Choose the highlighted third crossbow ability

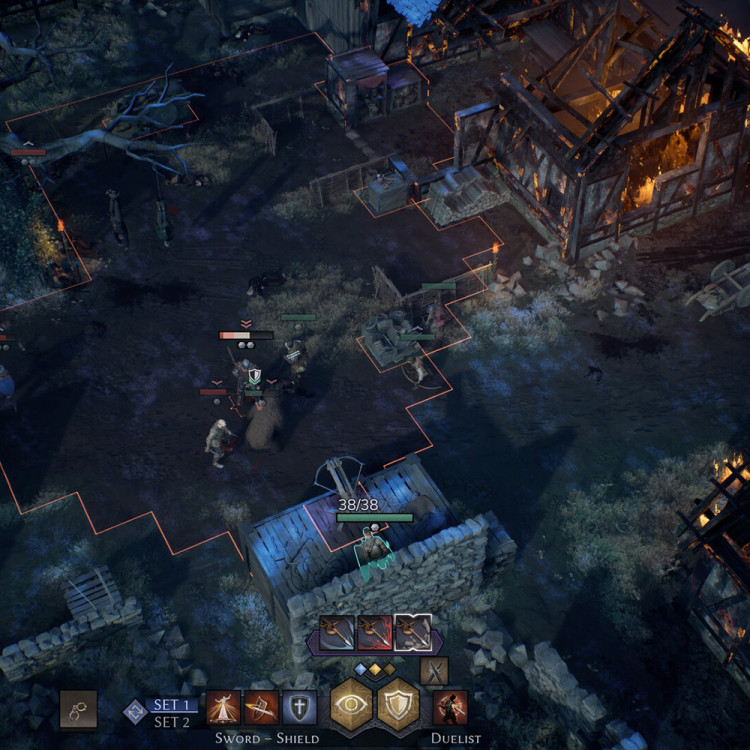click(x=412, y=632)
